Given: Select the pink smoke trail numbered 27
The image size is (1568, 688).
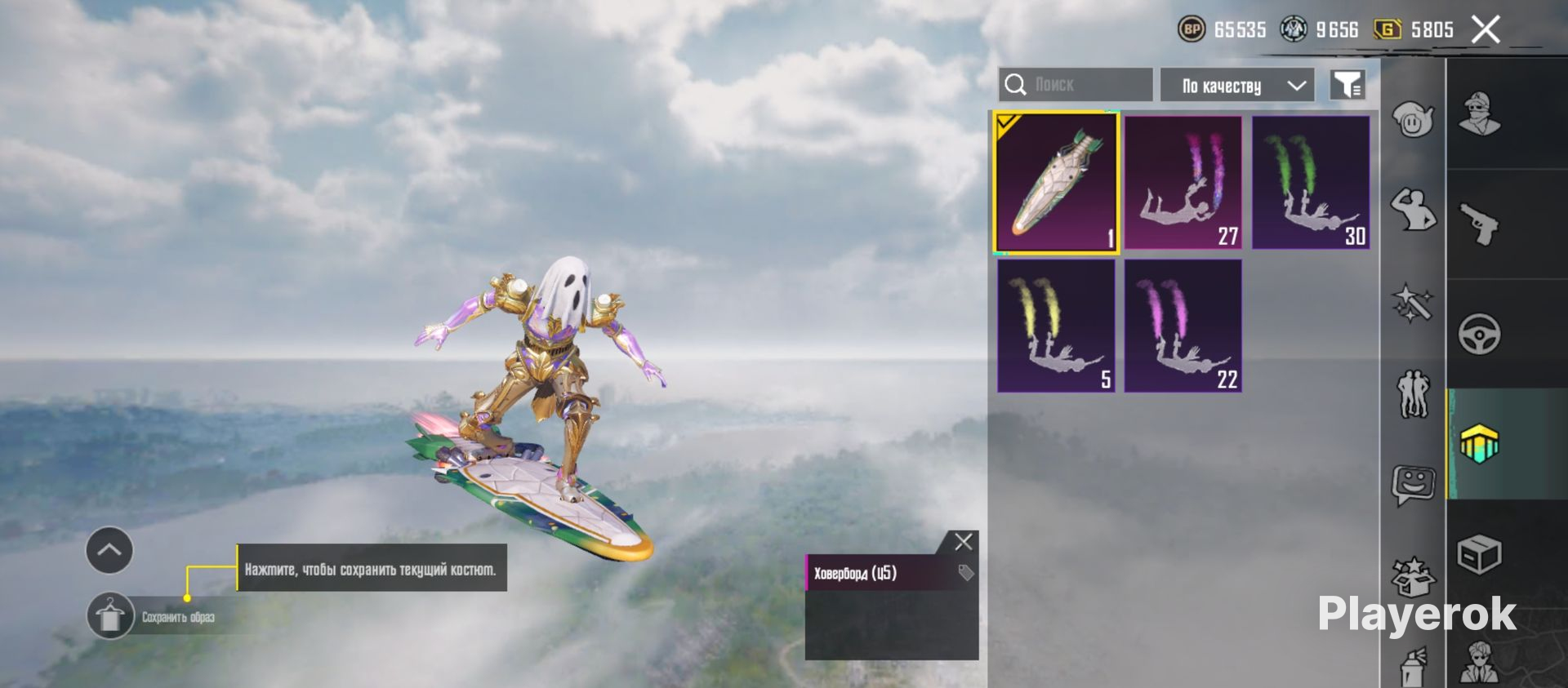Looking at the screenshot, I should point(1183,182).
